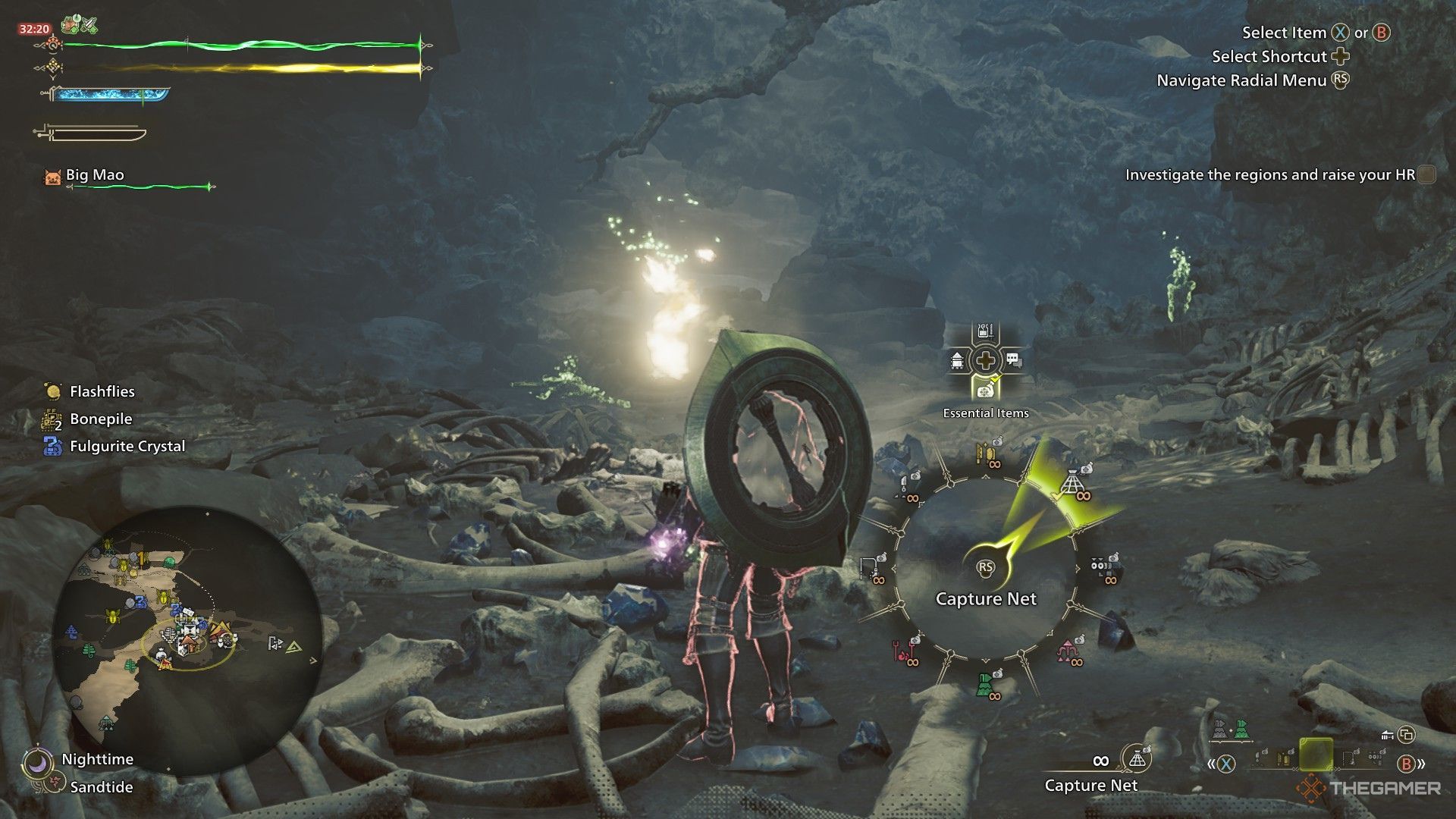The width and height of the screenshot is (1456, 819).
Task: Click the equipped Capture Net item icon
Action: point(1136,758)
